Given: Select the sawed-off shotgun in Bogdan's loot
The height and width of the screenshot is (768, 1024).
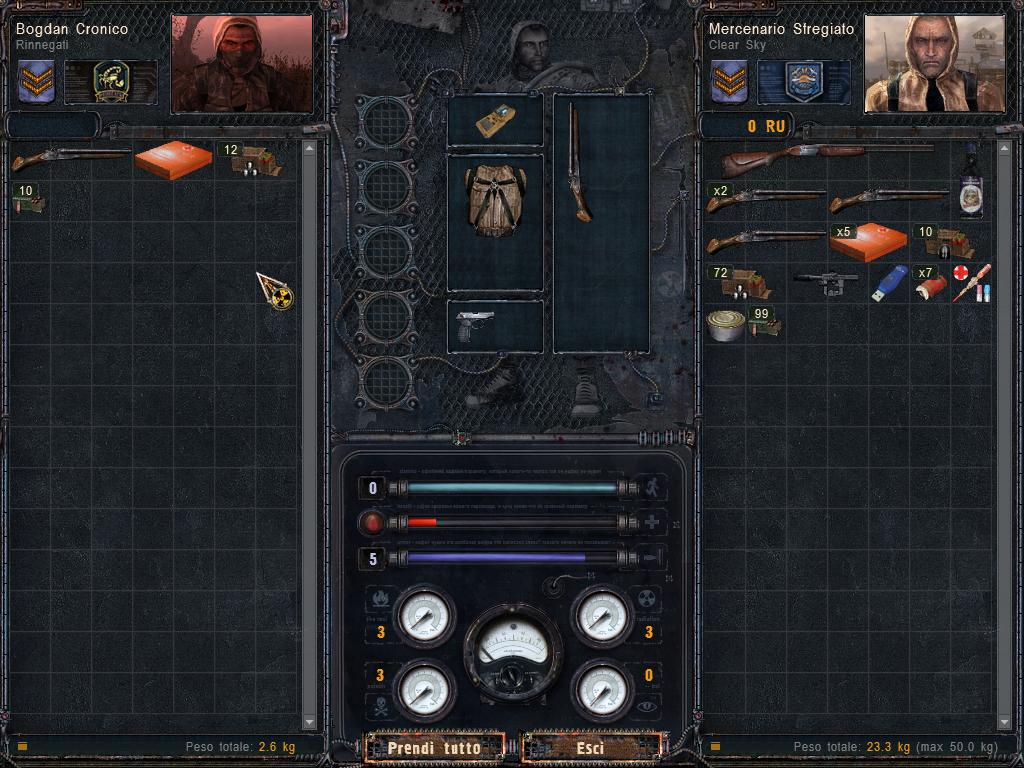Looking at the screenshot, I should (72, 156).
